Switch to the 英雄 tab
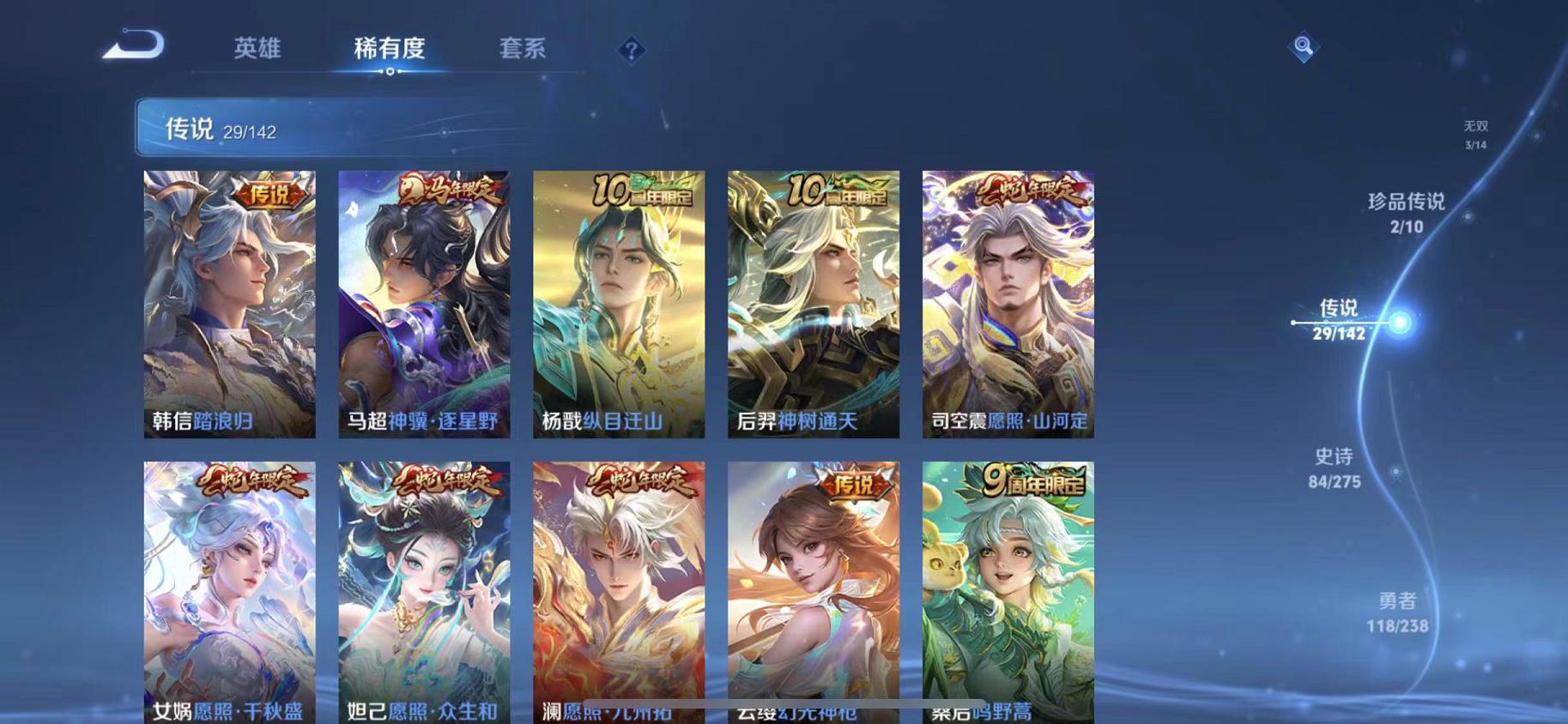 point(255,49)
